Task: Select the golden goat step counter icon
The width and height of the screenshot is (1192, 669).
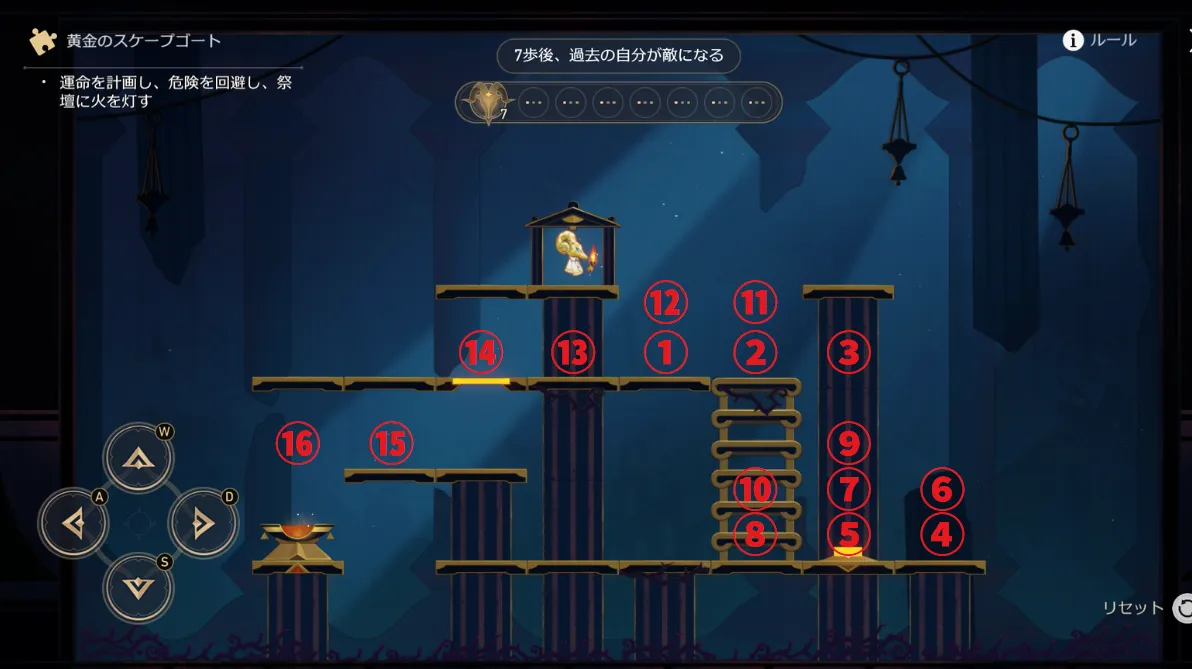Action: point(487,101)
